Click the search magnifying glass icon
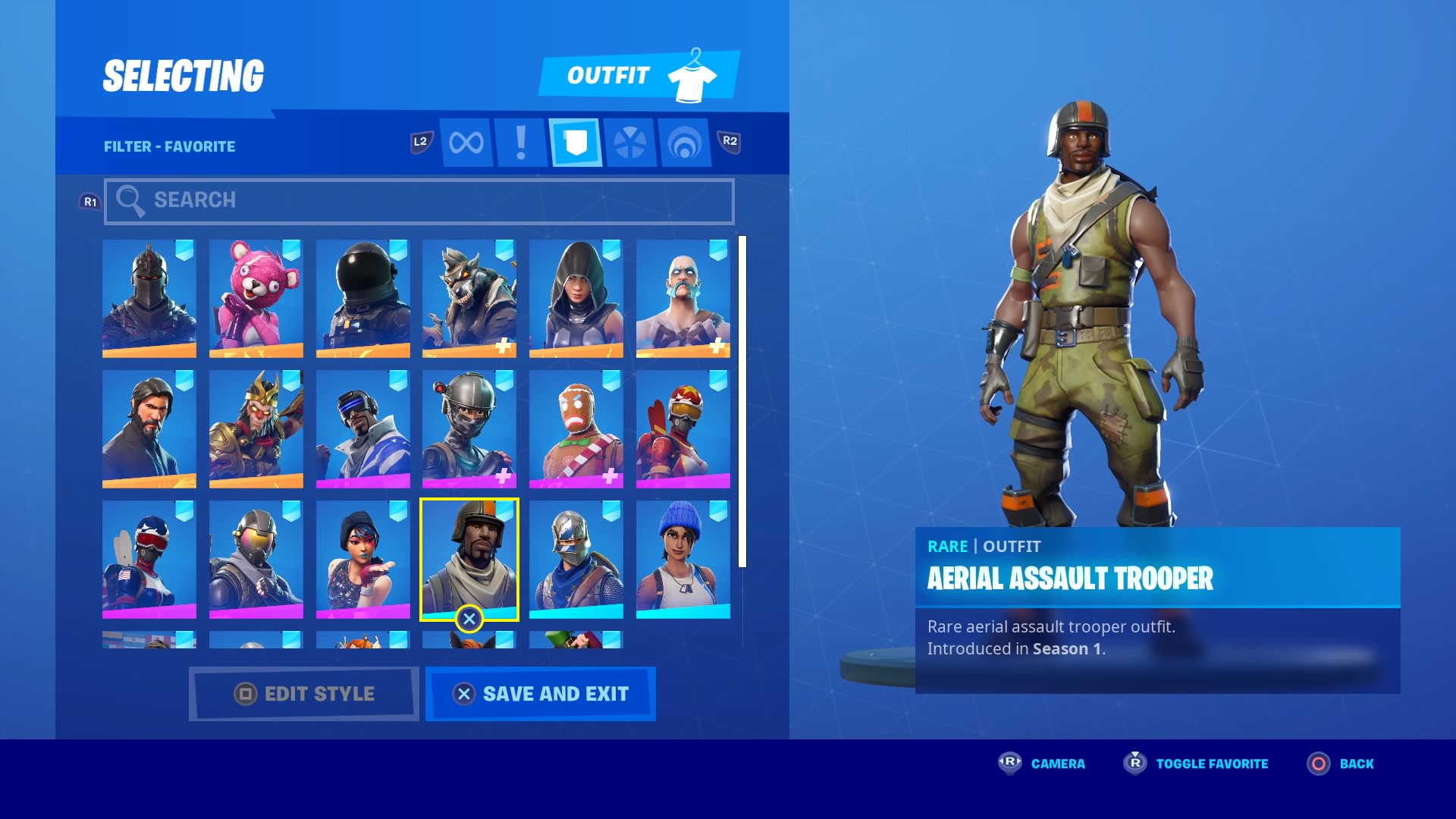The height and width of the screenshot is (819, 1456). point(131,200)
